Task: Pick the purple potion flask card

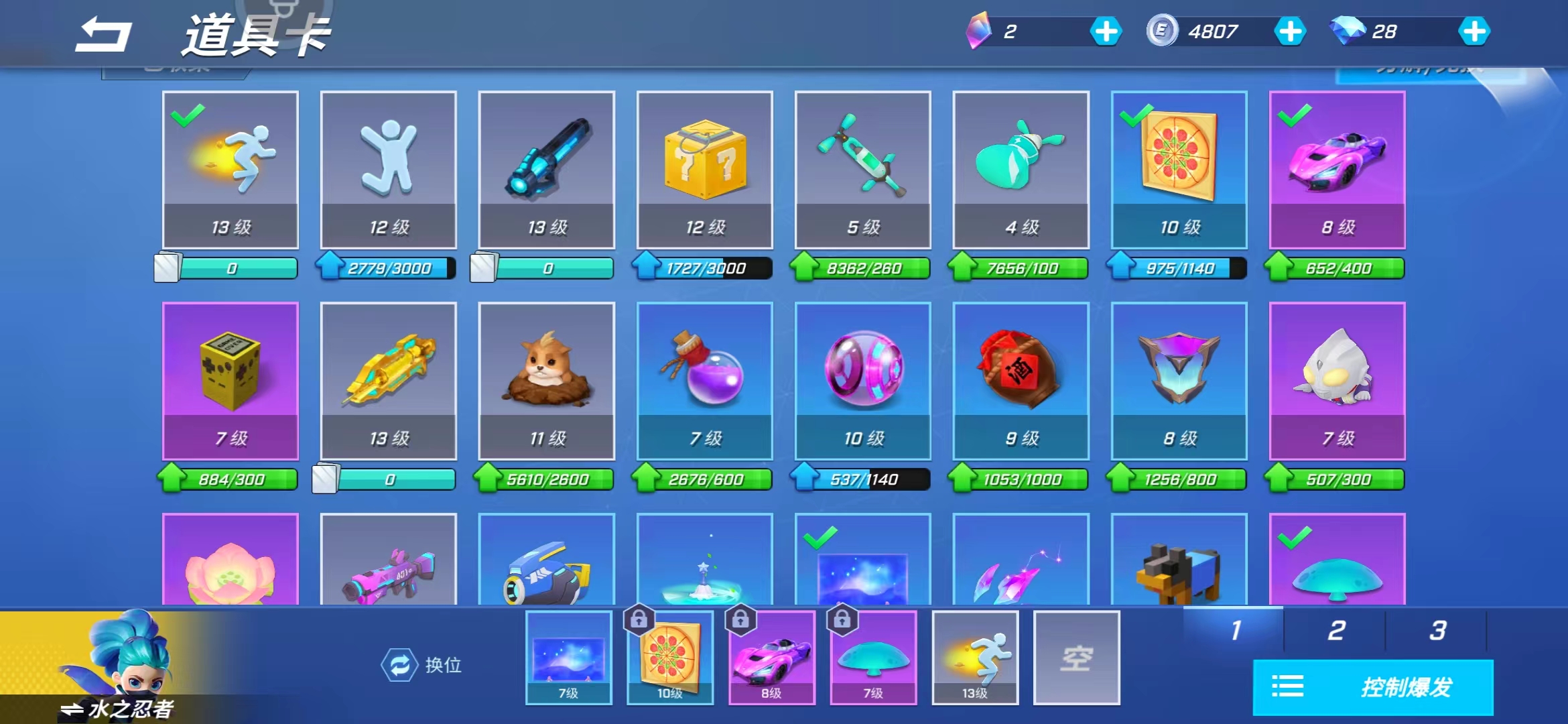Action: pos(704,381)
